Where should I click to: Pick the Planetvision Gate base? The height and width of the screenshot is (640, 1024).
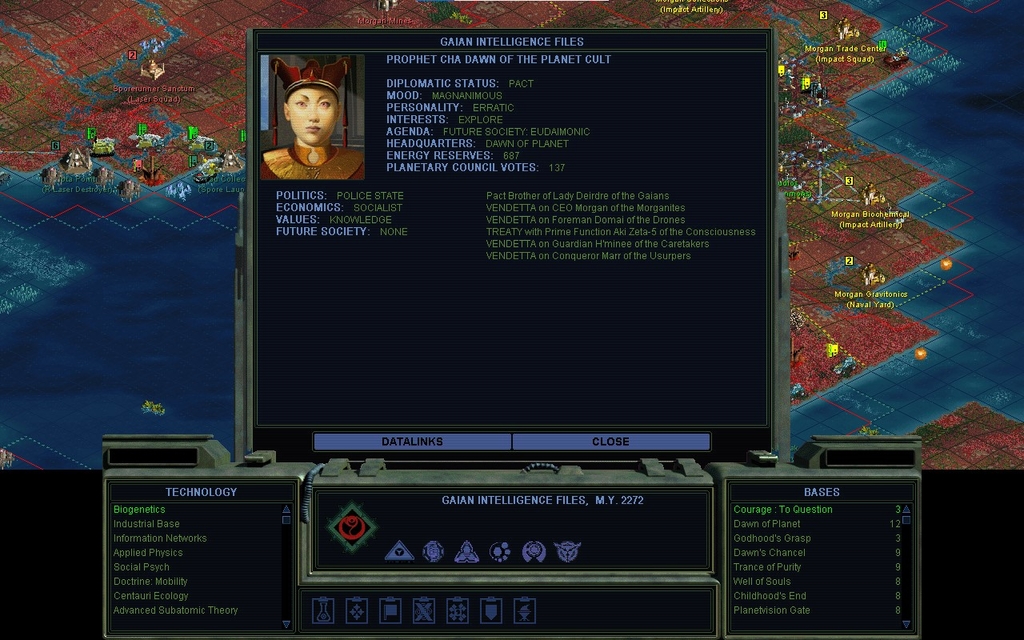(x=772, y=610)
